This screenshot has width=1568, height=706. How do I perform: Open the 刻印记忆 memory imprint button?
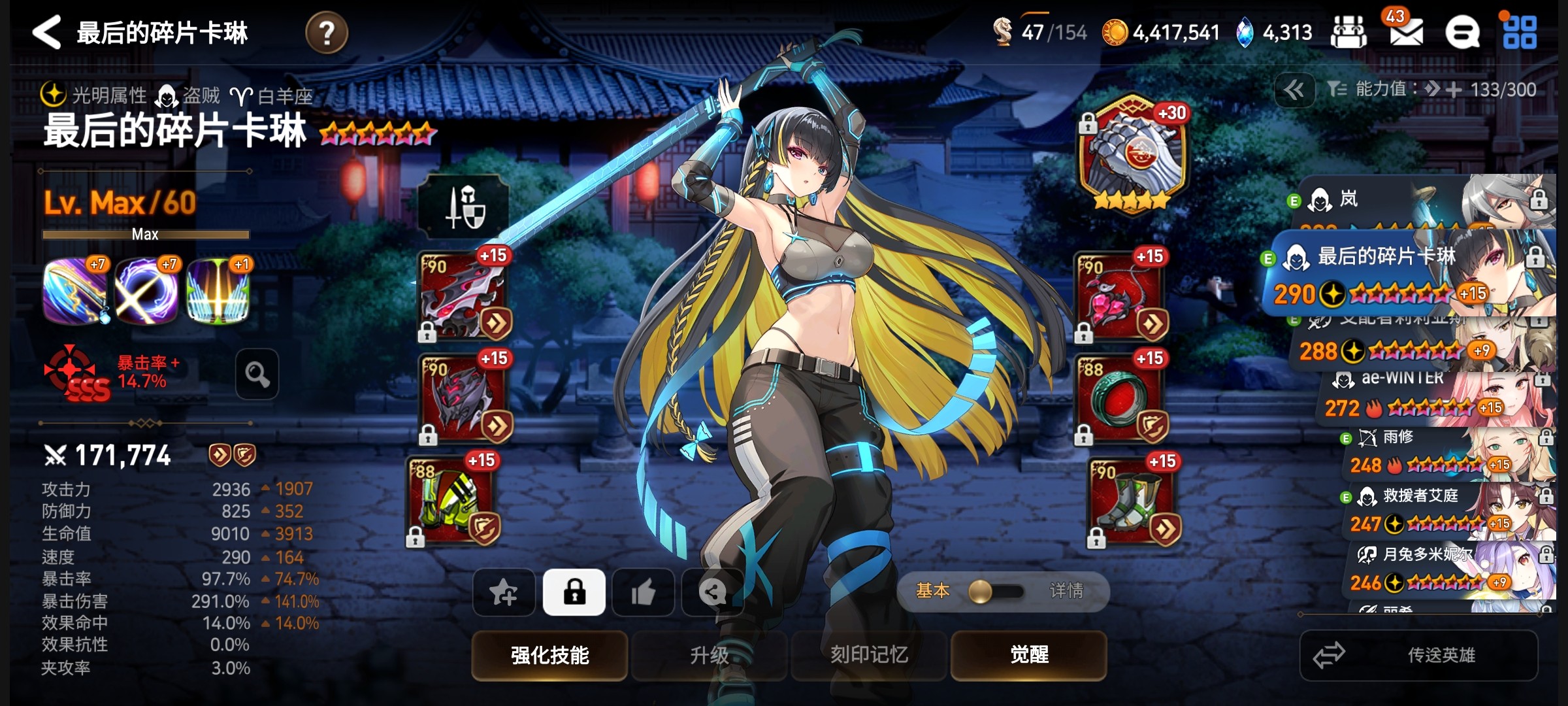869,654
